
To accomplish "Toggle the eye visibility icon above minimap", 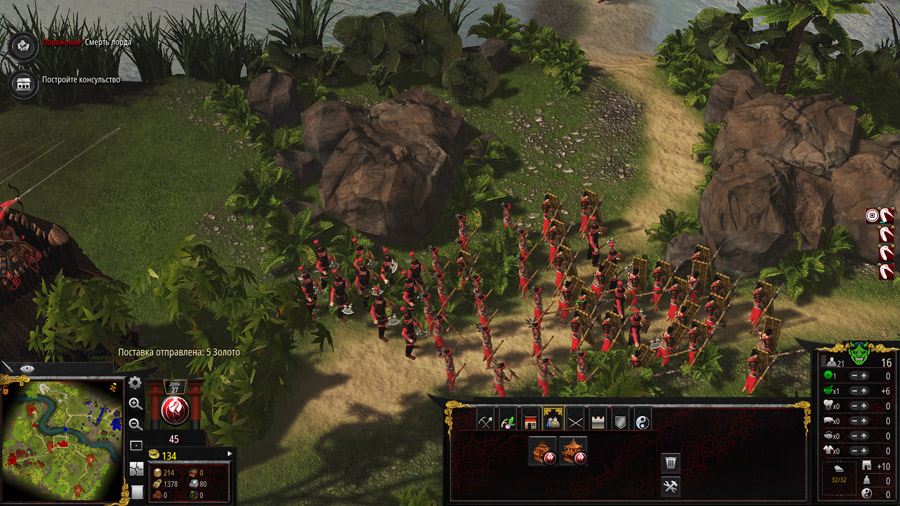I will click(27, 369).
